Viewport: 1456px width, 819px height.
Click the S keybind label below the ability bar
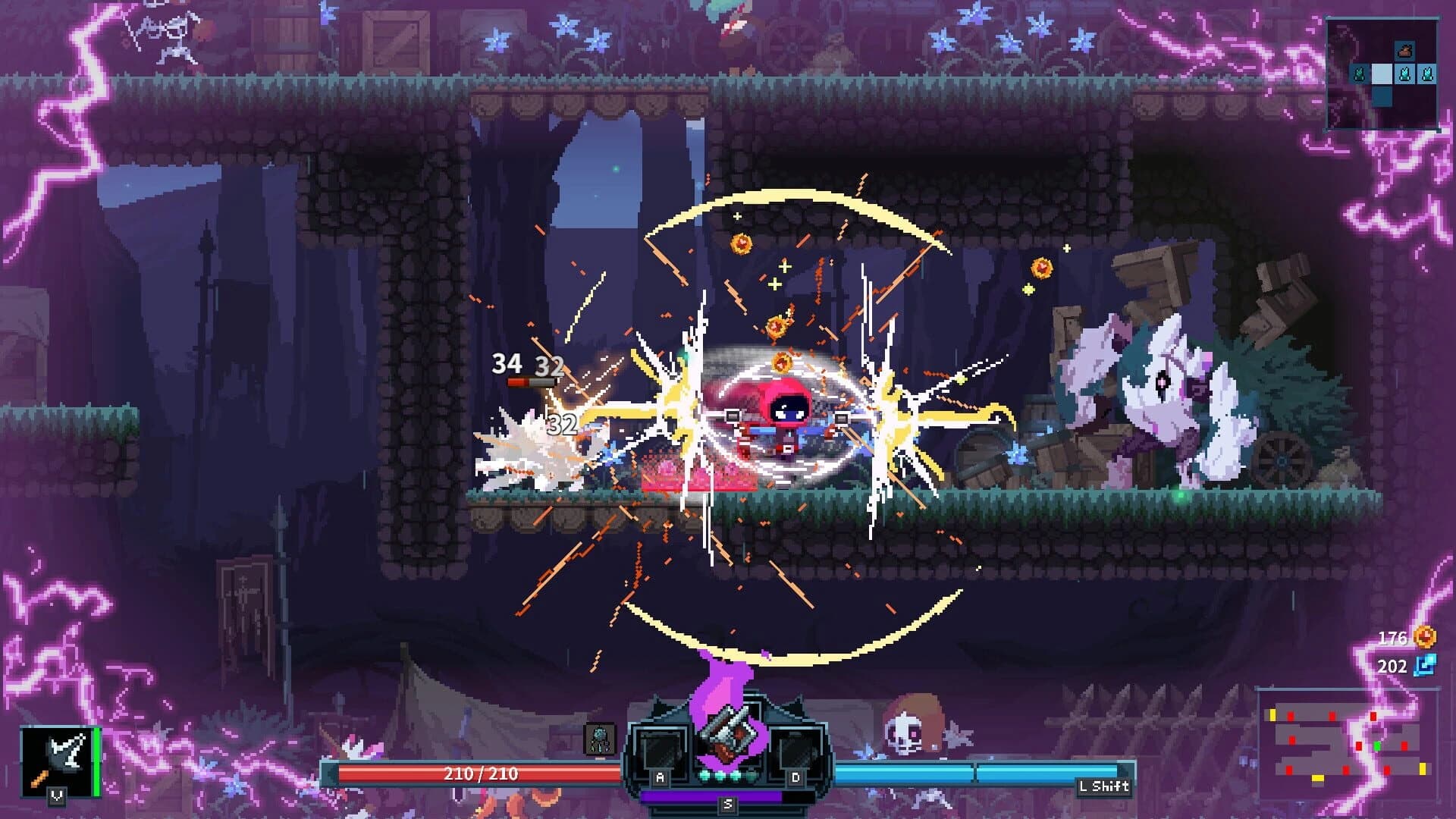pyautogui.click(x=728, y=805)
